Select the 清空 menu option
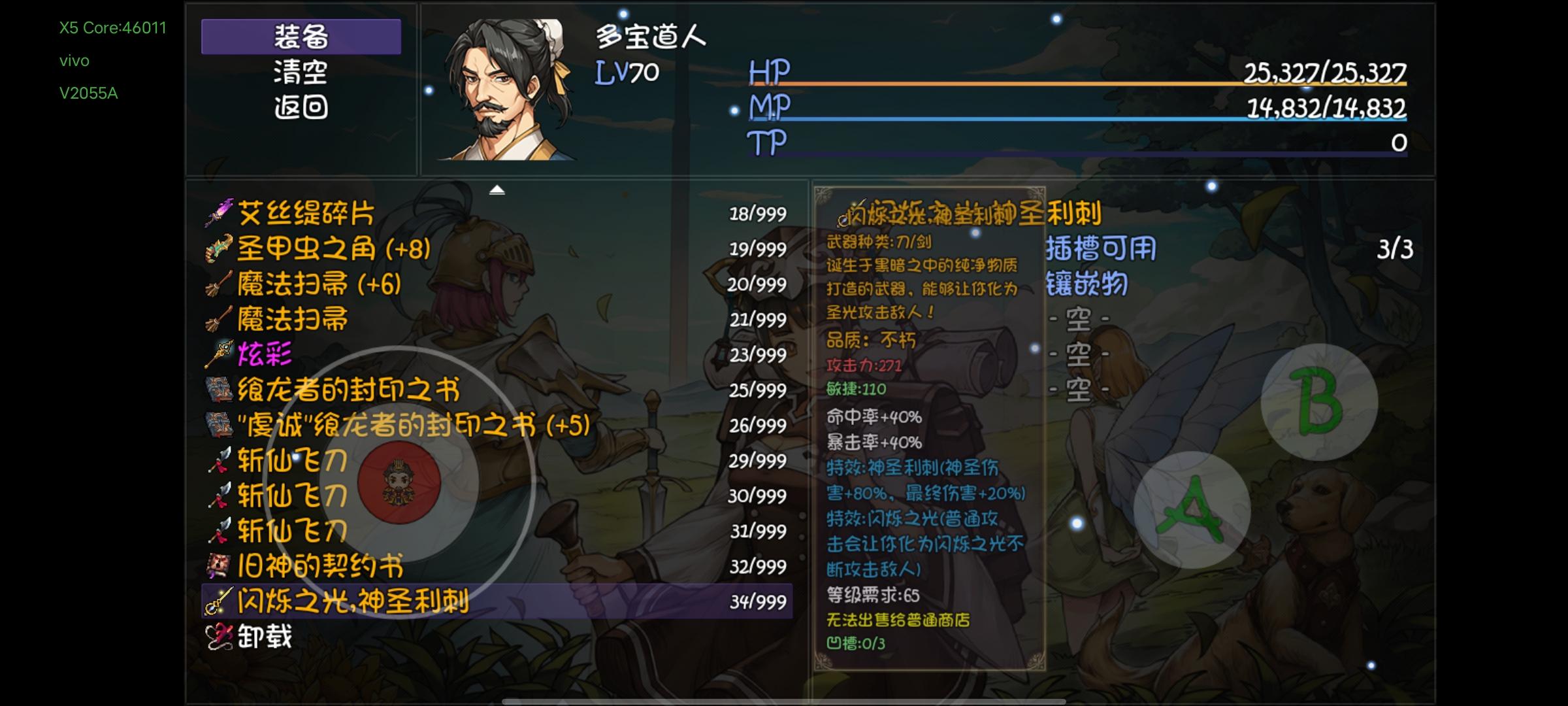The height and width of the screenshot is (706, 1568). click(301, 74)
